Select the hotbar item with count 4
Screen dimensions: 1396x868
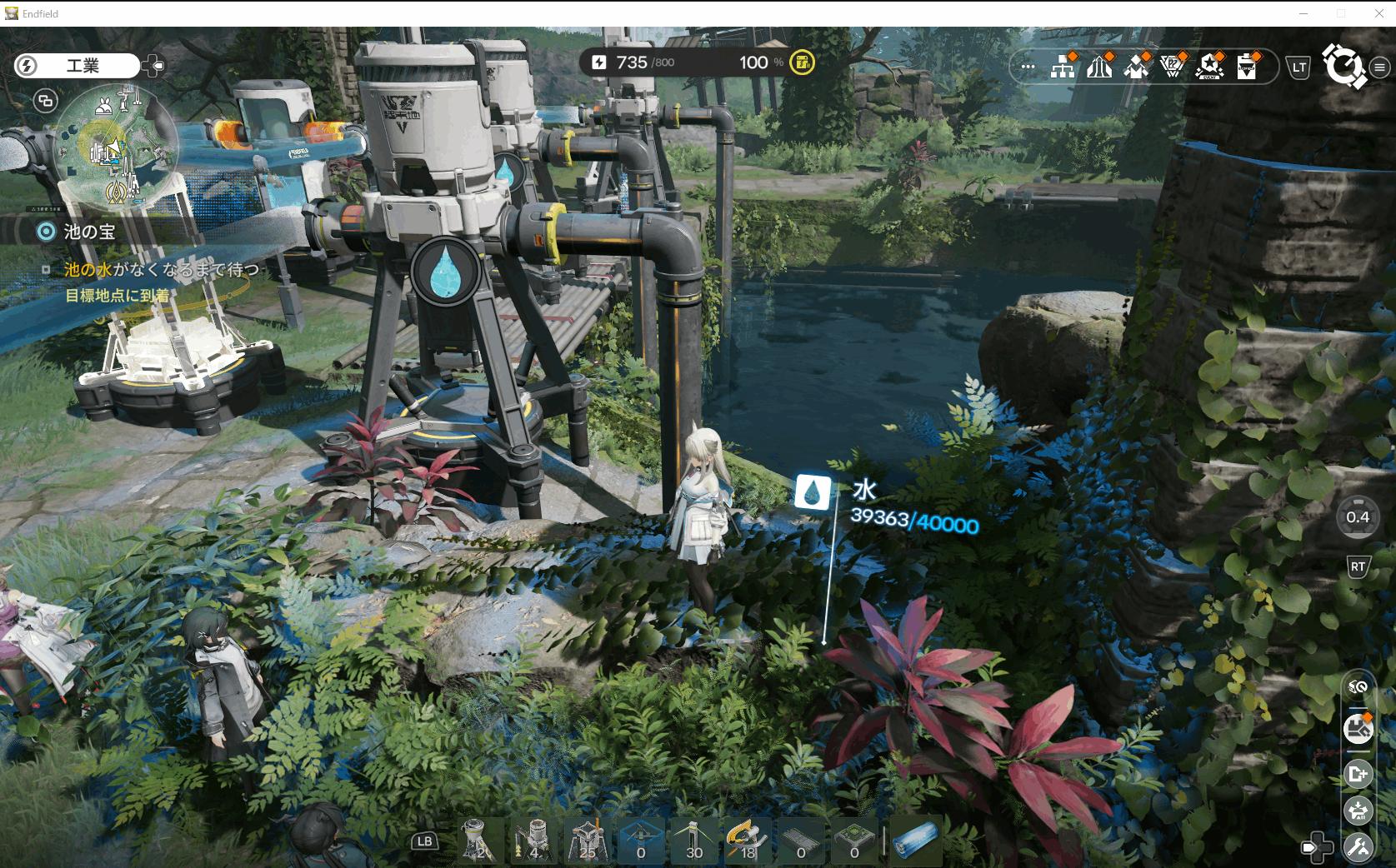coord(533,840)
